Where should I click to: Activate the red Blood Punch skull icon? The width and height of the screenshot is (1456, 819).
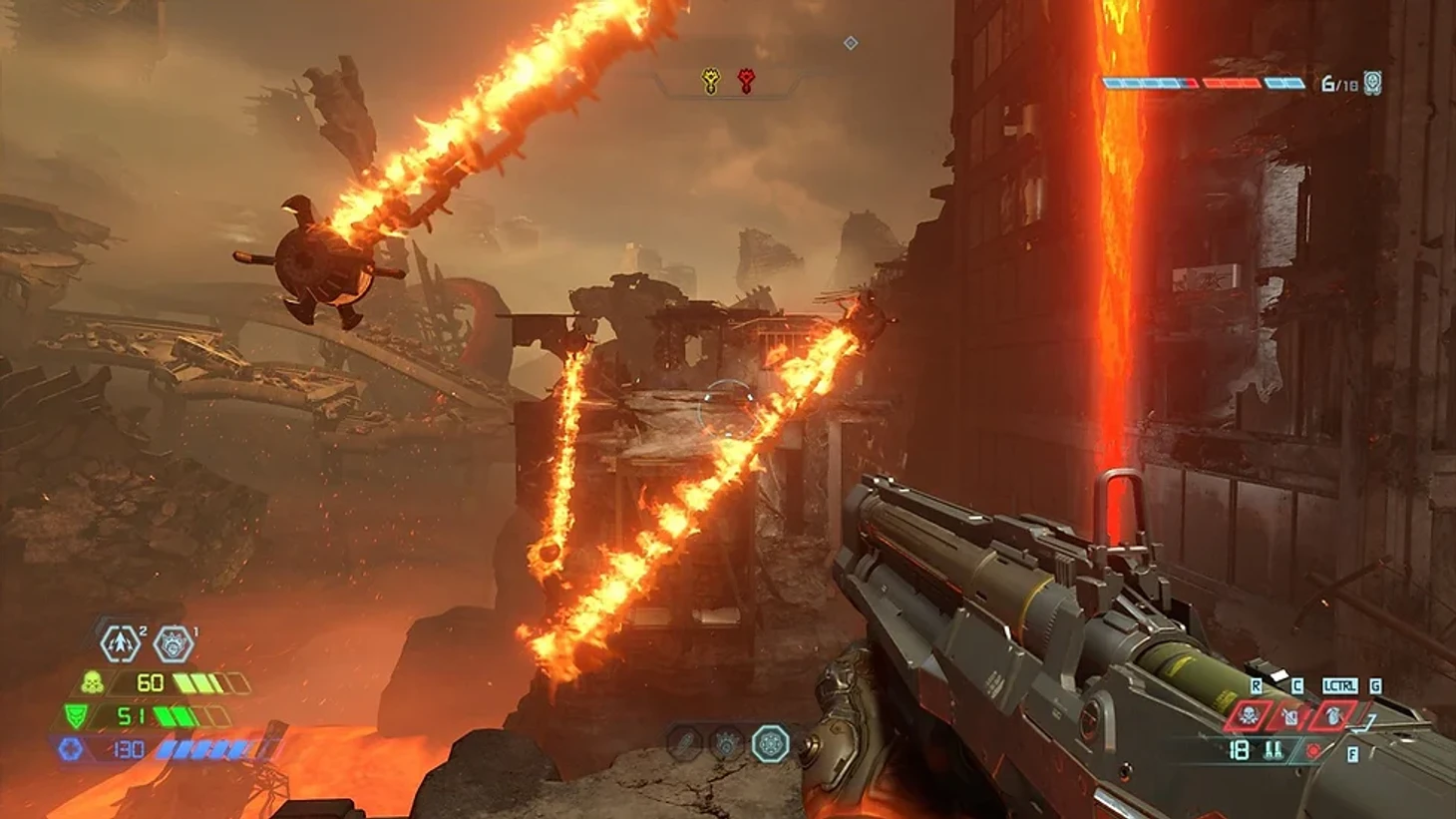1247,715
